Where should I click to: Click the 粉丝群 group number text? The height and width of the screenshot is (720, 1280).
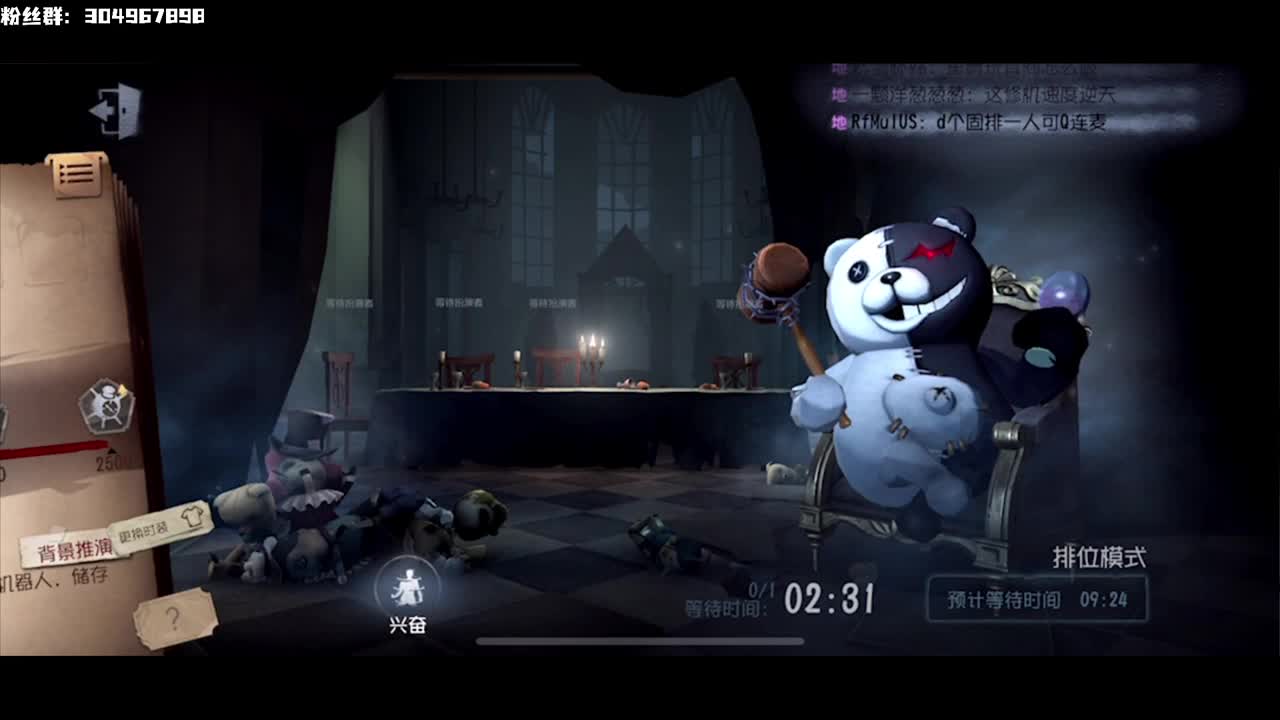pos(105,14)
